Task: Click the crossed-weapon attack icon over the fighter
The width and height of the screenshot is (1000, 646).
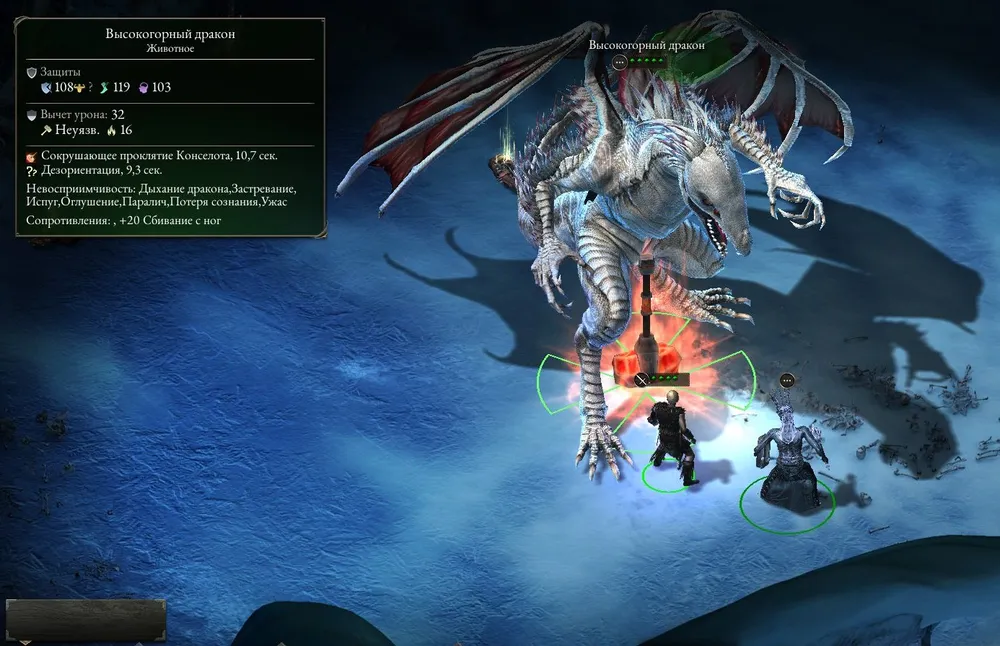Action: coord(640,379)
